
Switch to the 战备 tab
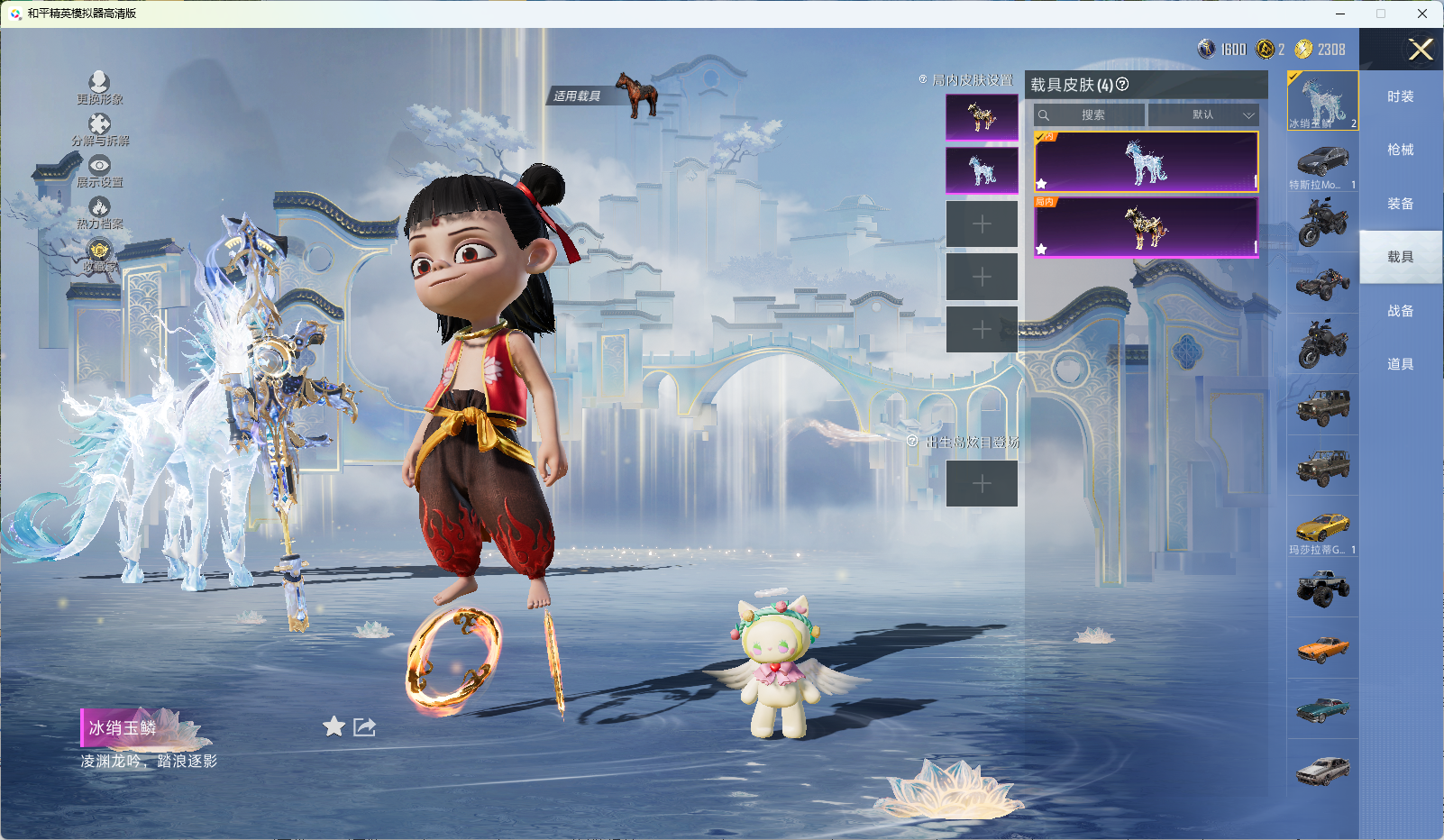coord(1400,311)
